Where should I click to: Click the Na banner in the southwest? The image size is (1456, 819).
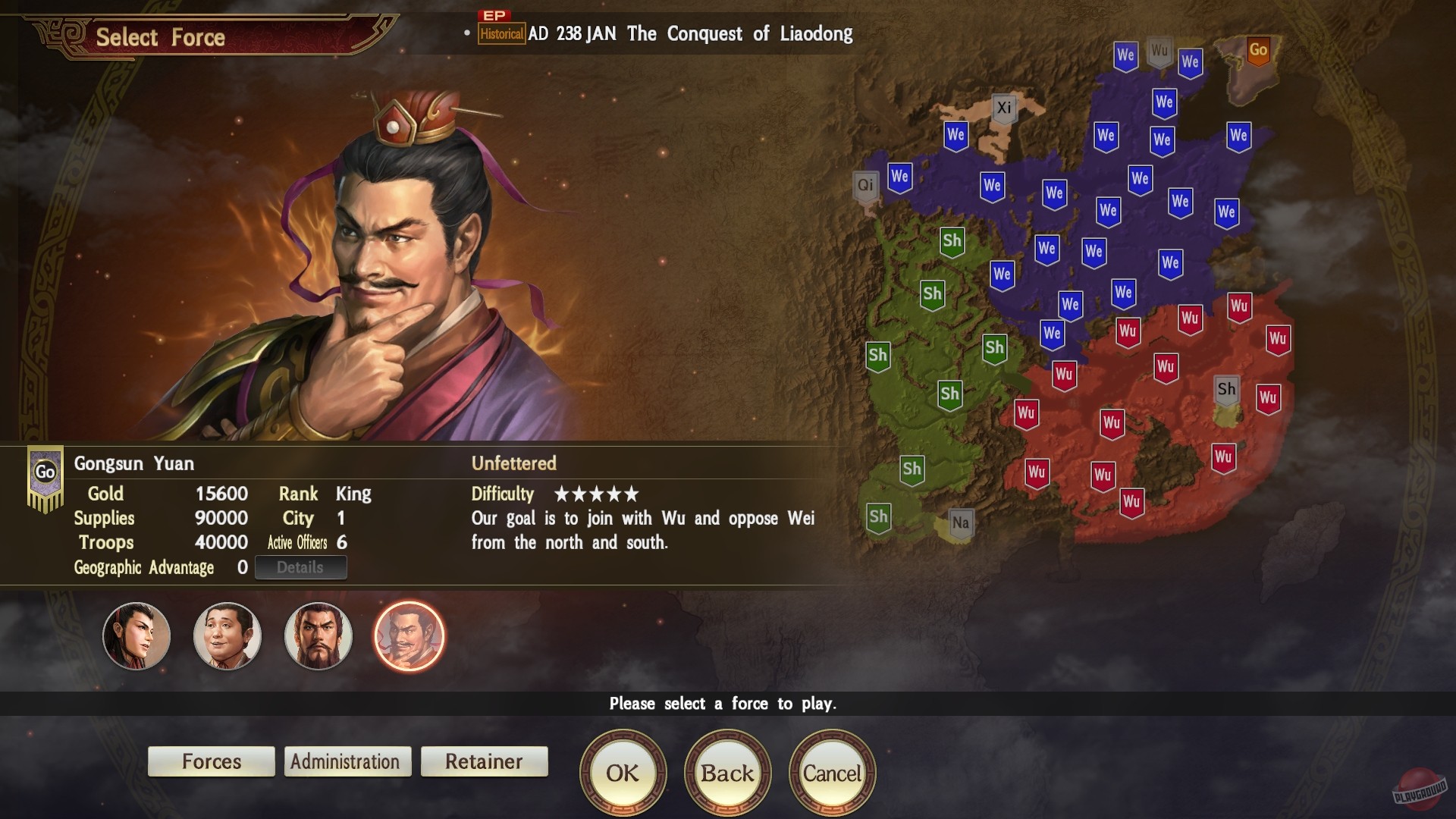962,520
